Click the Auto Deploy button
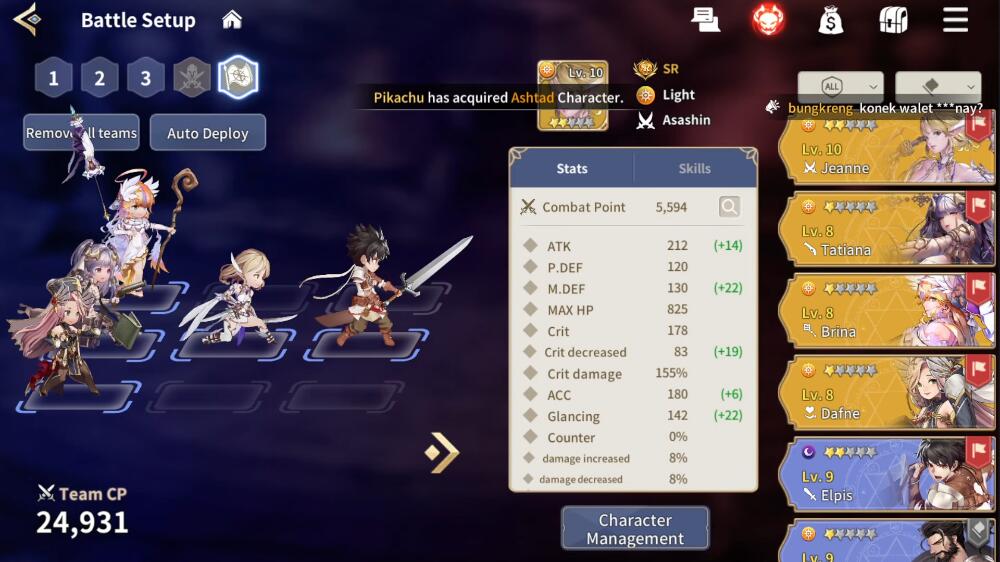This screenshot has height=562, width=1000. pos(207,133)
